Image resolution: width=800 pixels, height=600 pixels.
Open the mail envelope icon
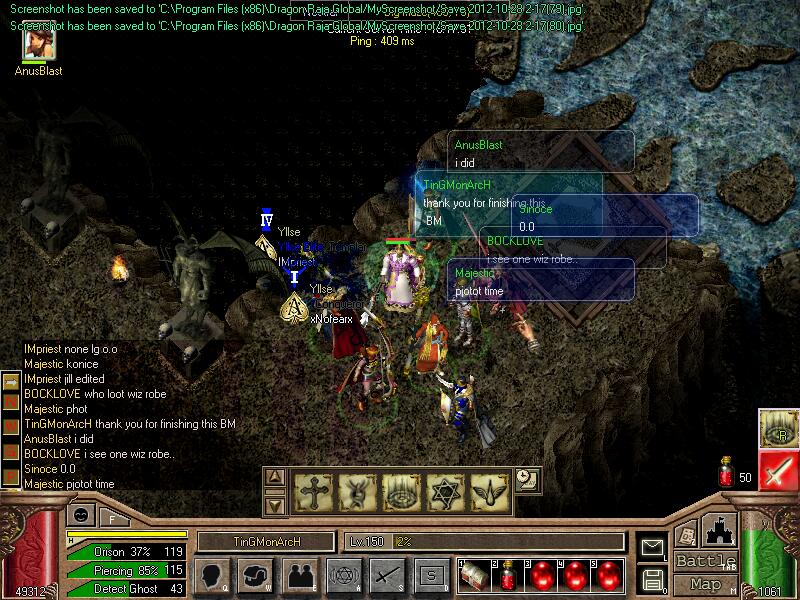[x=652, y=547]
